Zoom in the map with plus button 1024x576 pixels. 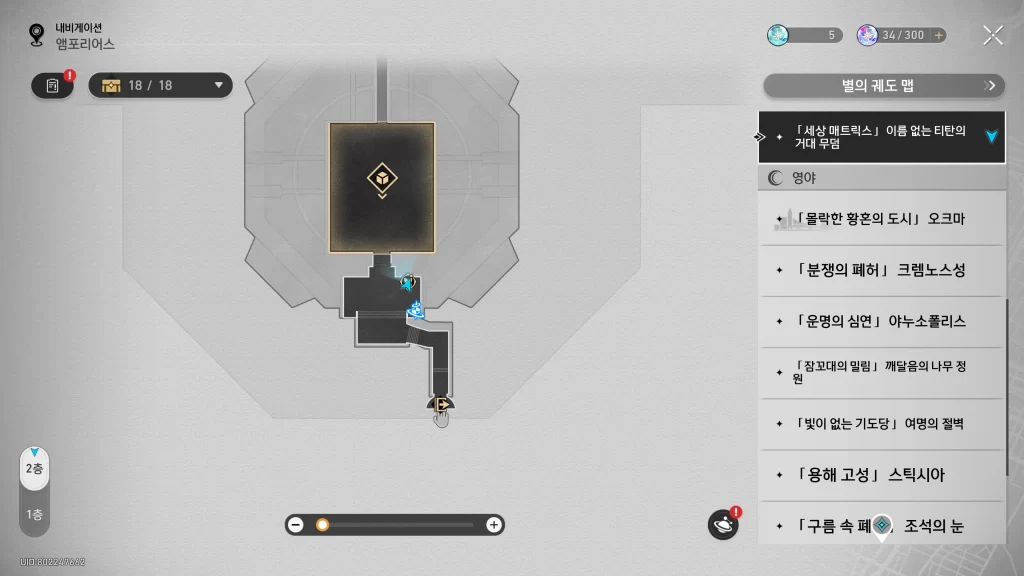coord(493,525)
